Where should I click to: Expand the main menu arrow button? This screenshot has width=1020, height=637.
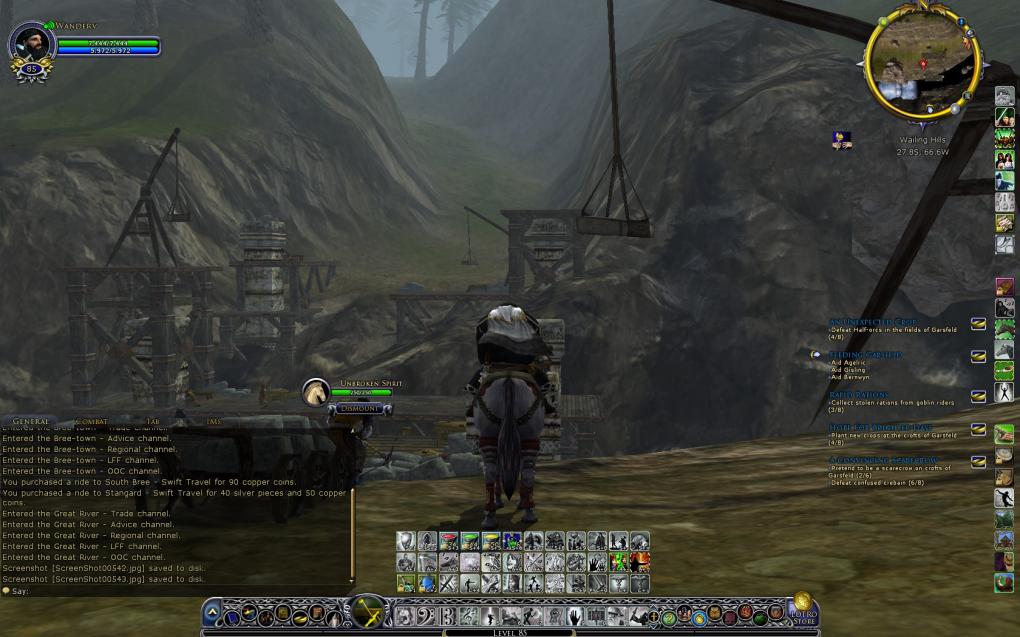(212, 612)
